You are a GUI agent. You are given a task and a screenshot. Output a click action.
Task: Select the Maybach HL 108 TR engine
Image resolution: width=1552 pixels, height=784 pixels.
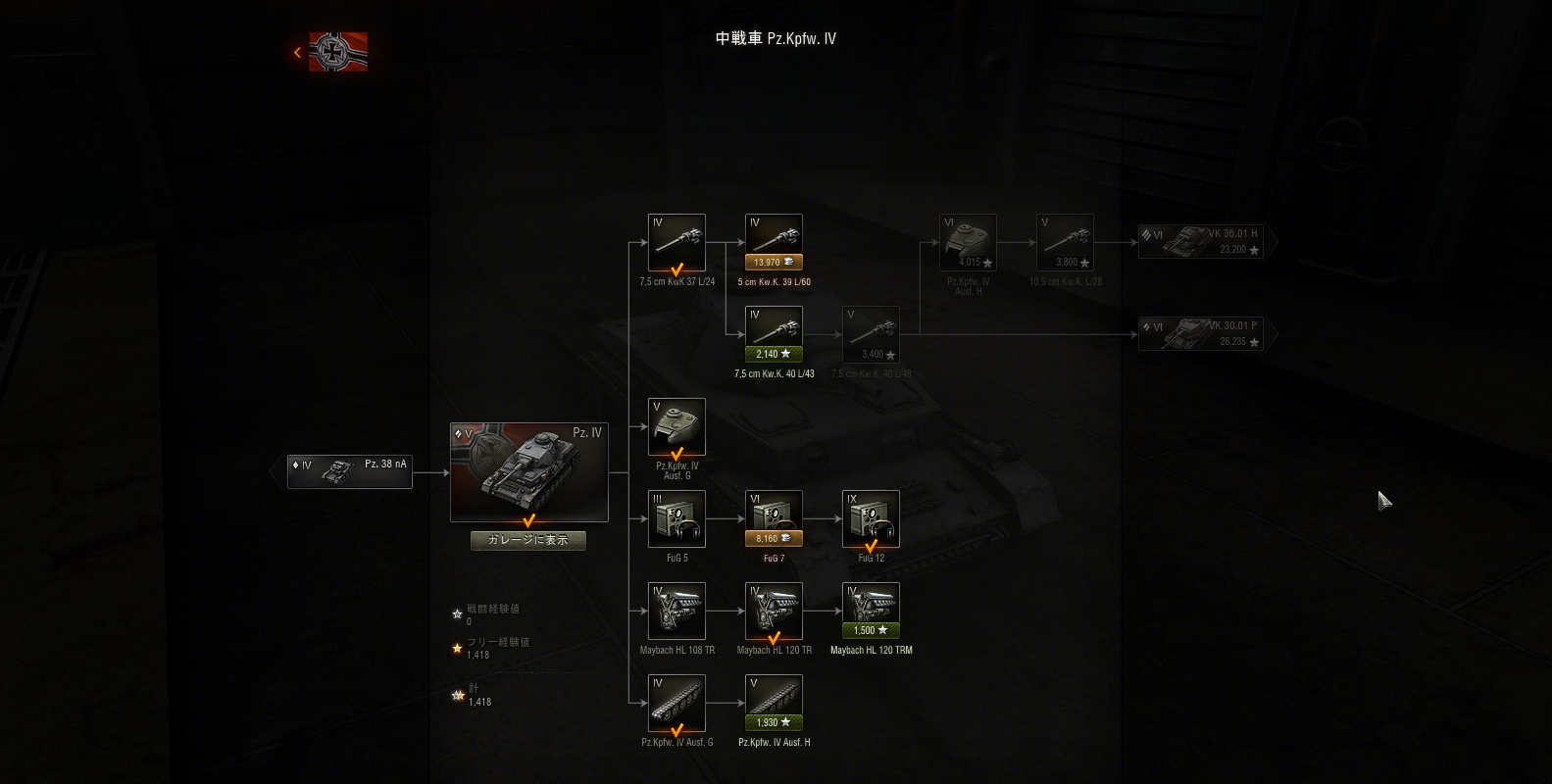(x=676, y=612)
